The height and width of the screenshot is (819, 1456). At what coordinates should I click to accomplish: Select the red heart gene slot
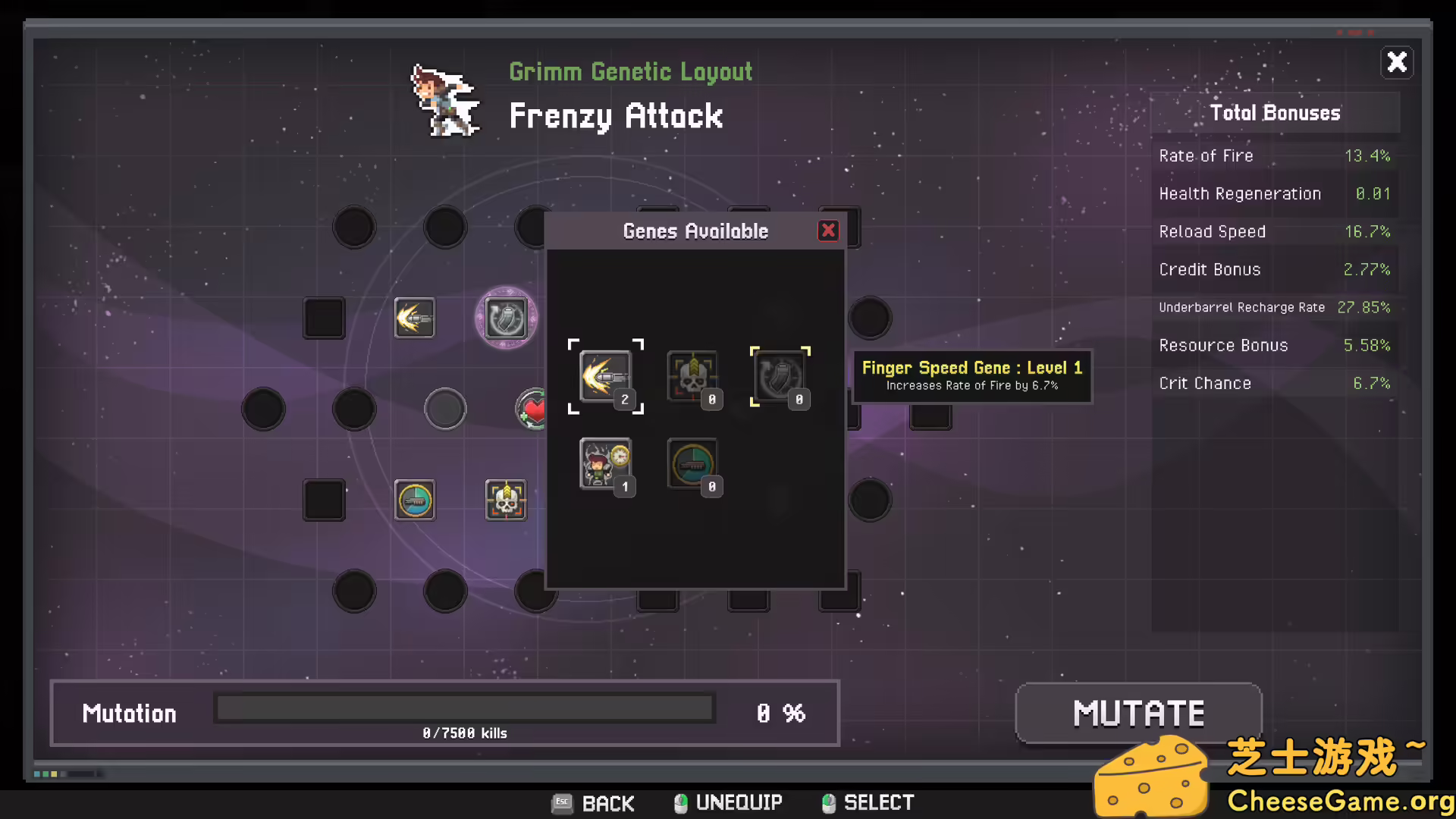(532, 409)
